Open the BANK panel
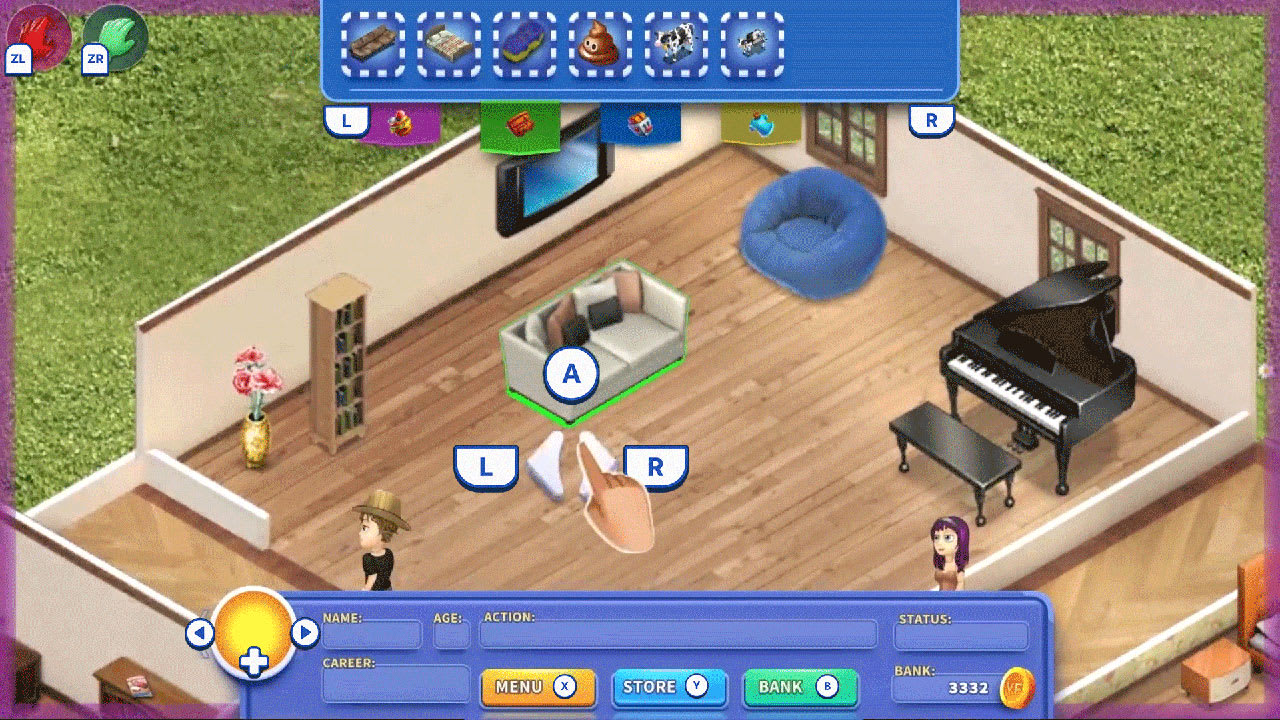This screenshot has width=1280, height=720. click(x=799, y=687)
